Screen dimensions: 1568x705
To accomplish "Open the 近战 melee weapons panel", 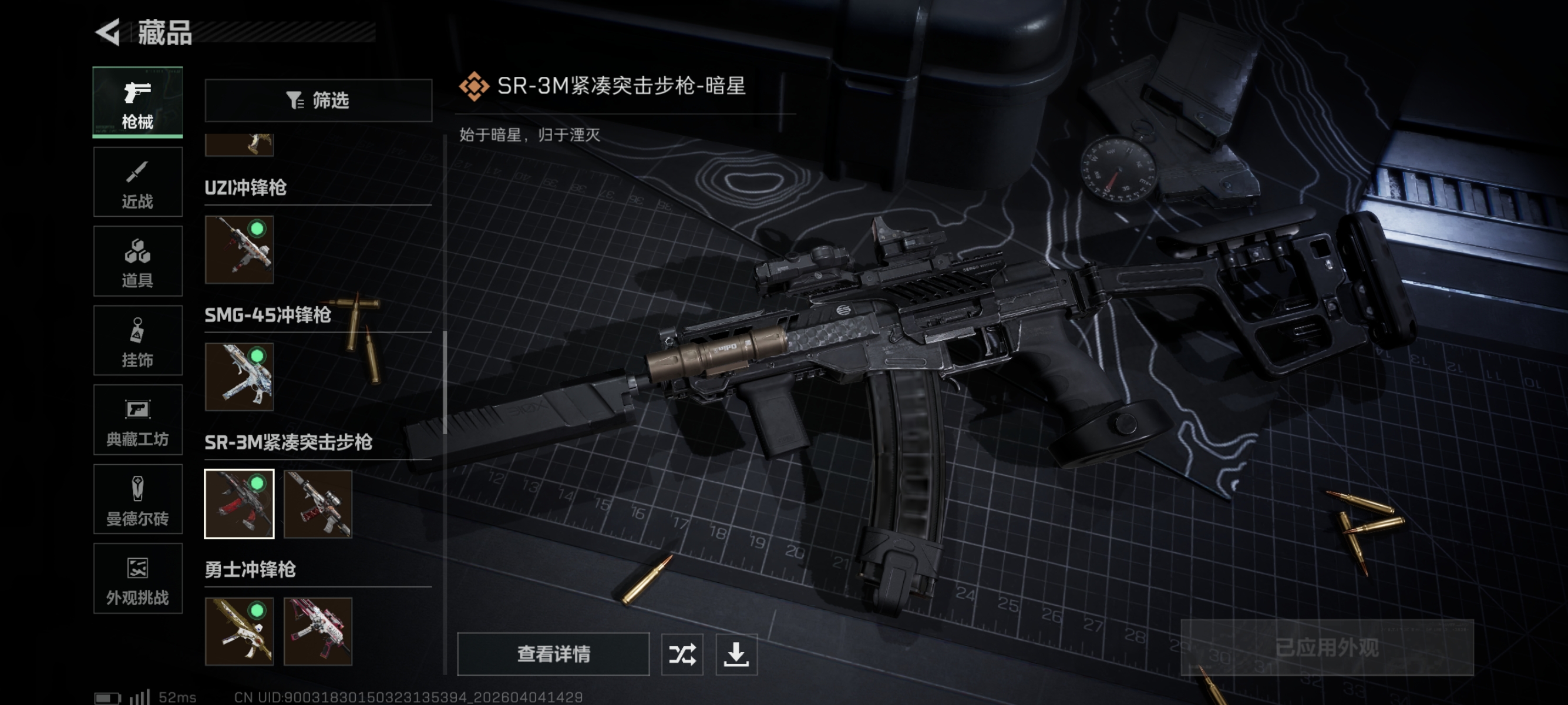I will (x=137, y=182).
